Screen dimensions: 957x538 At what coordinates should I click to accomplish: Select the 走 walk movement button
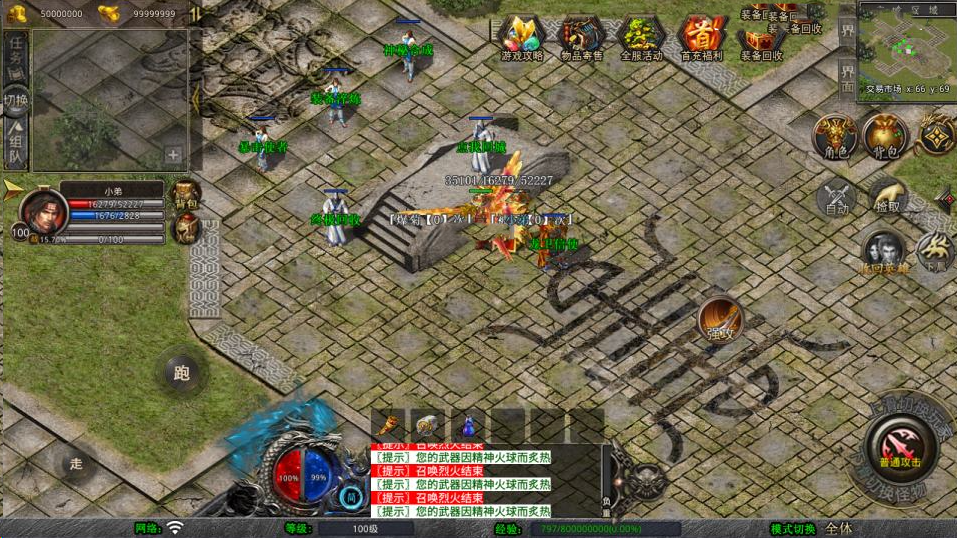[76, 463]
